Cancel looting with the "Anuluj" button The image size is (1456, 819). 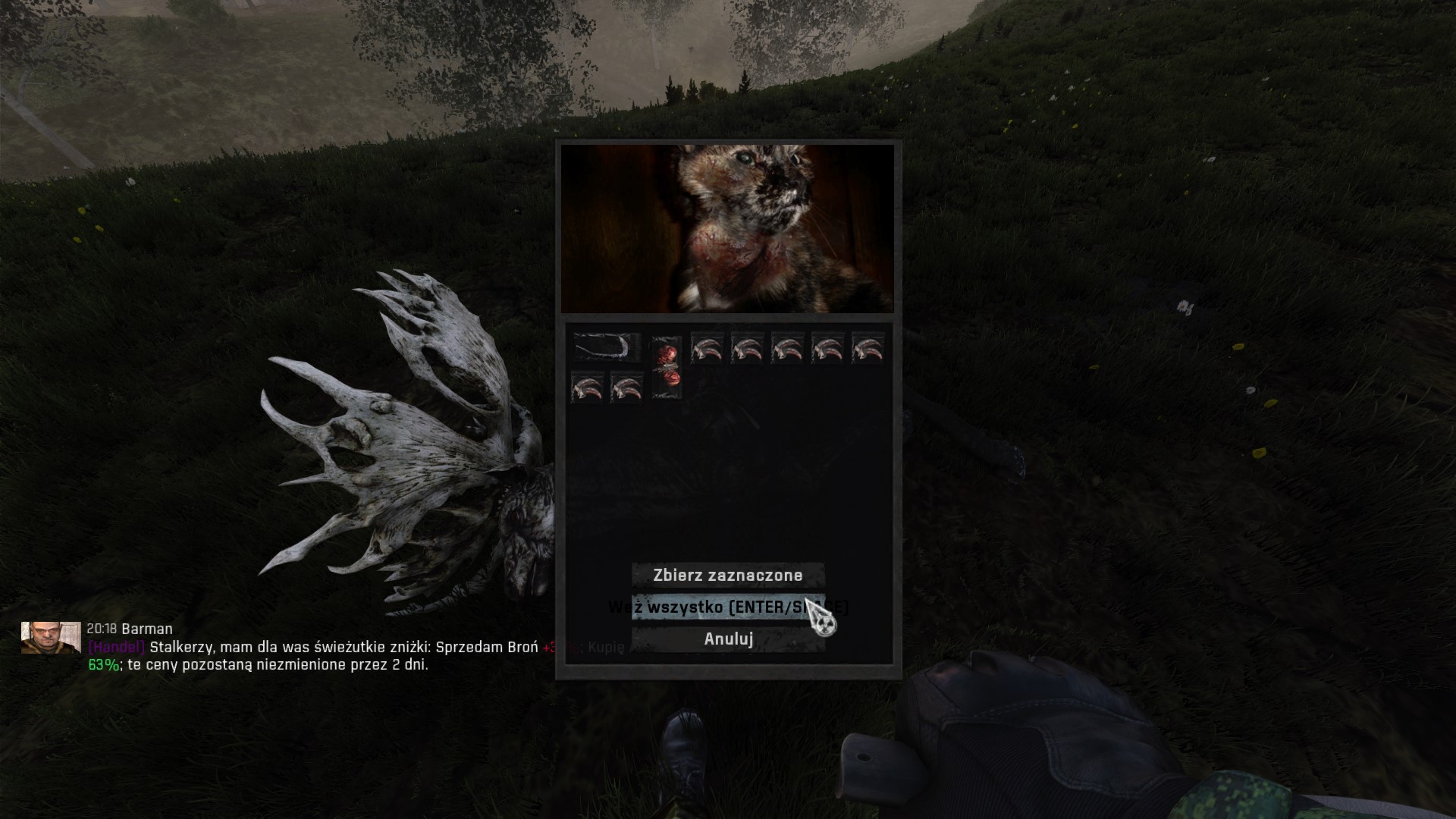728,639
